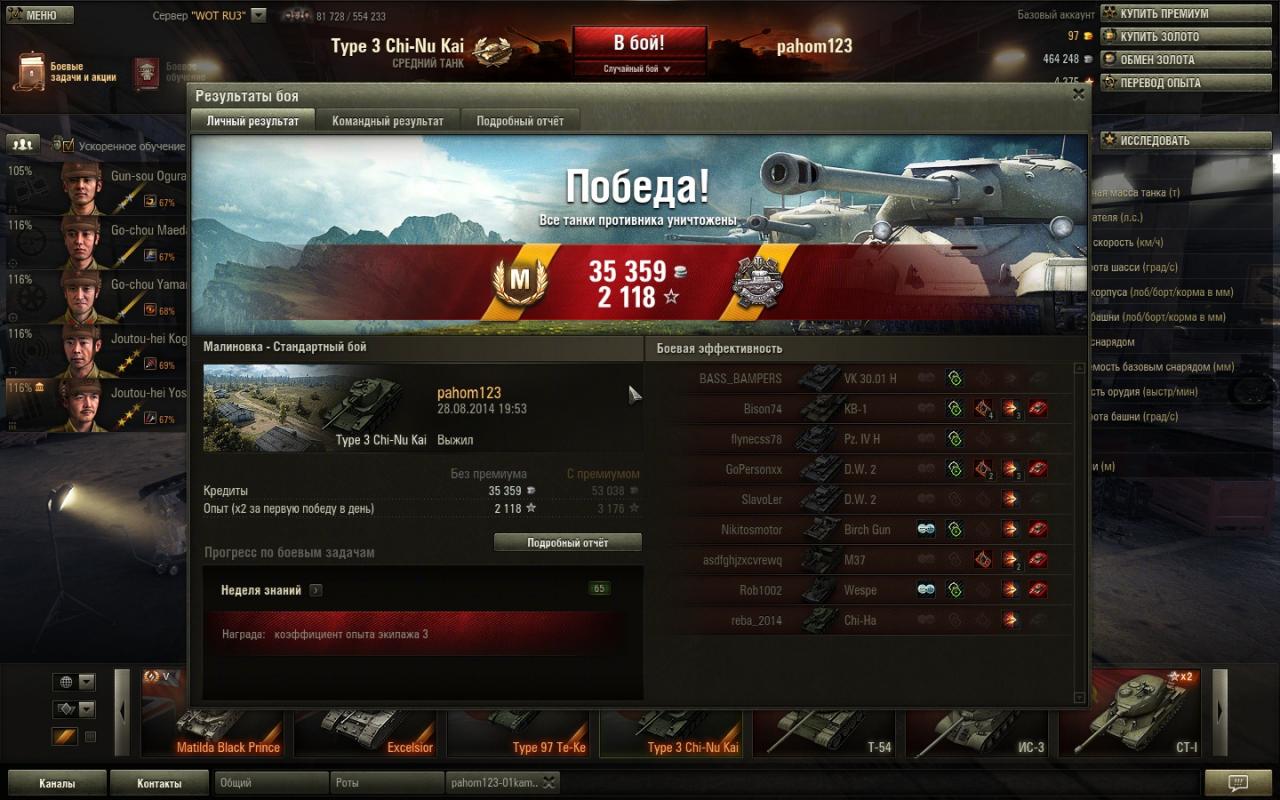Click the Подробный отчёт button
The height and width of the screenshot is (800, 1280).
coord(568,542)
